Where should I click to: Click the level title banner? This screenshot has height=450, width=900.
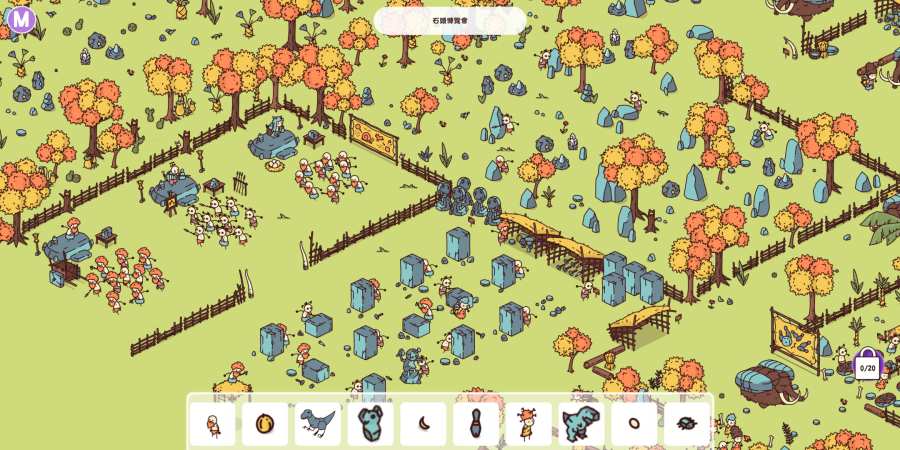point(450,20)
